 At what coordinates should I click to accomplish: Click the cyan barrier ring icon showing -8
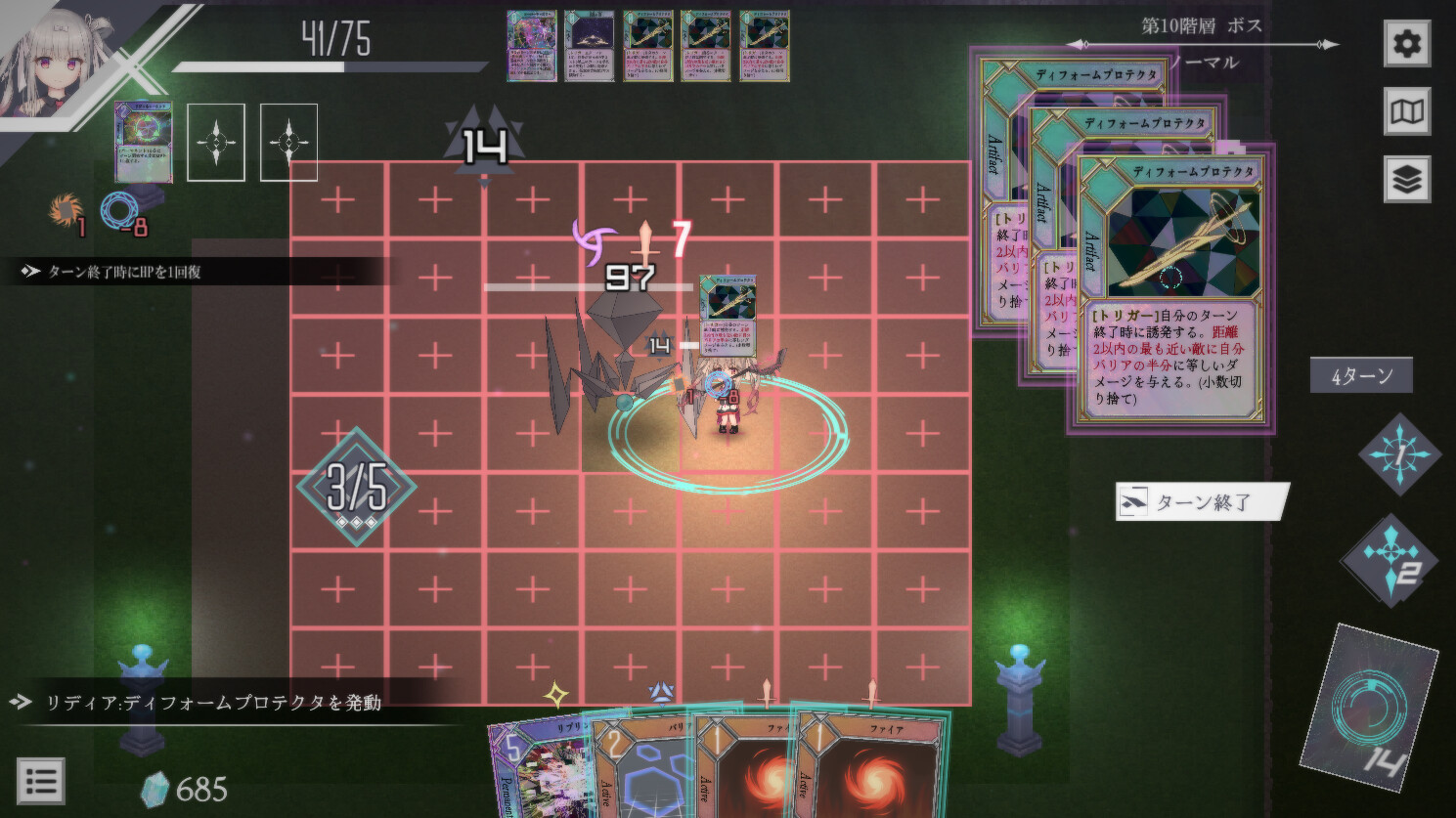click(119, 207)
